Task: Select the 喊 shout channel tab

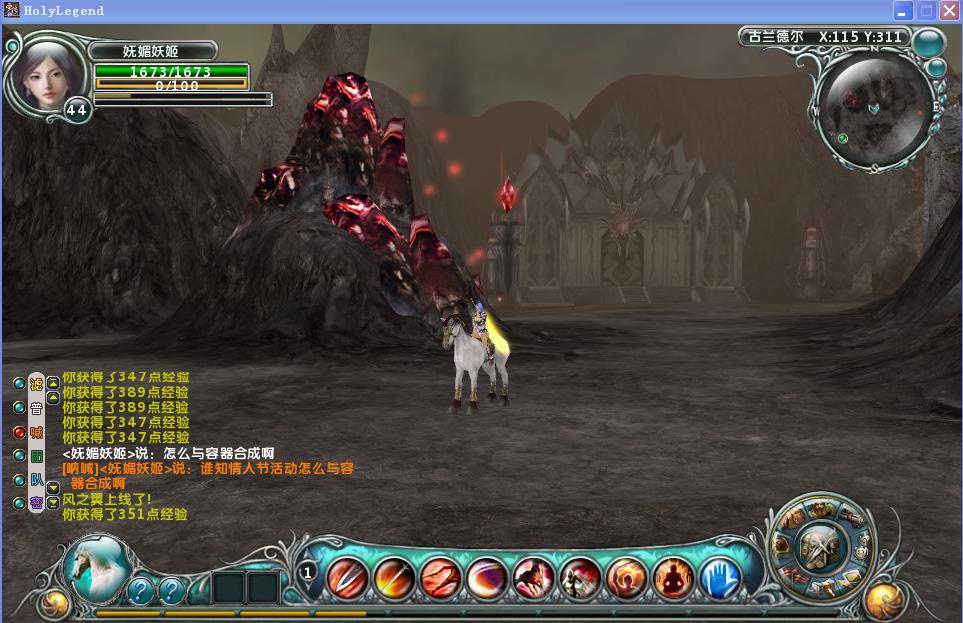Action: tap(36, 432)
